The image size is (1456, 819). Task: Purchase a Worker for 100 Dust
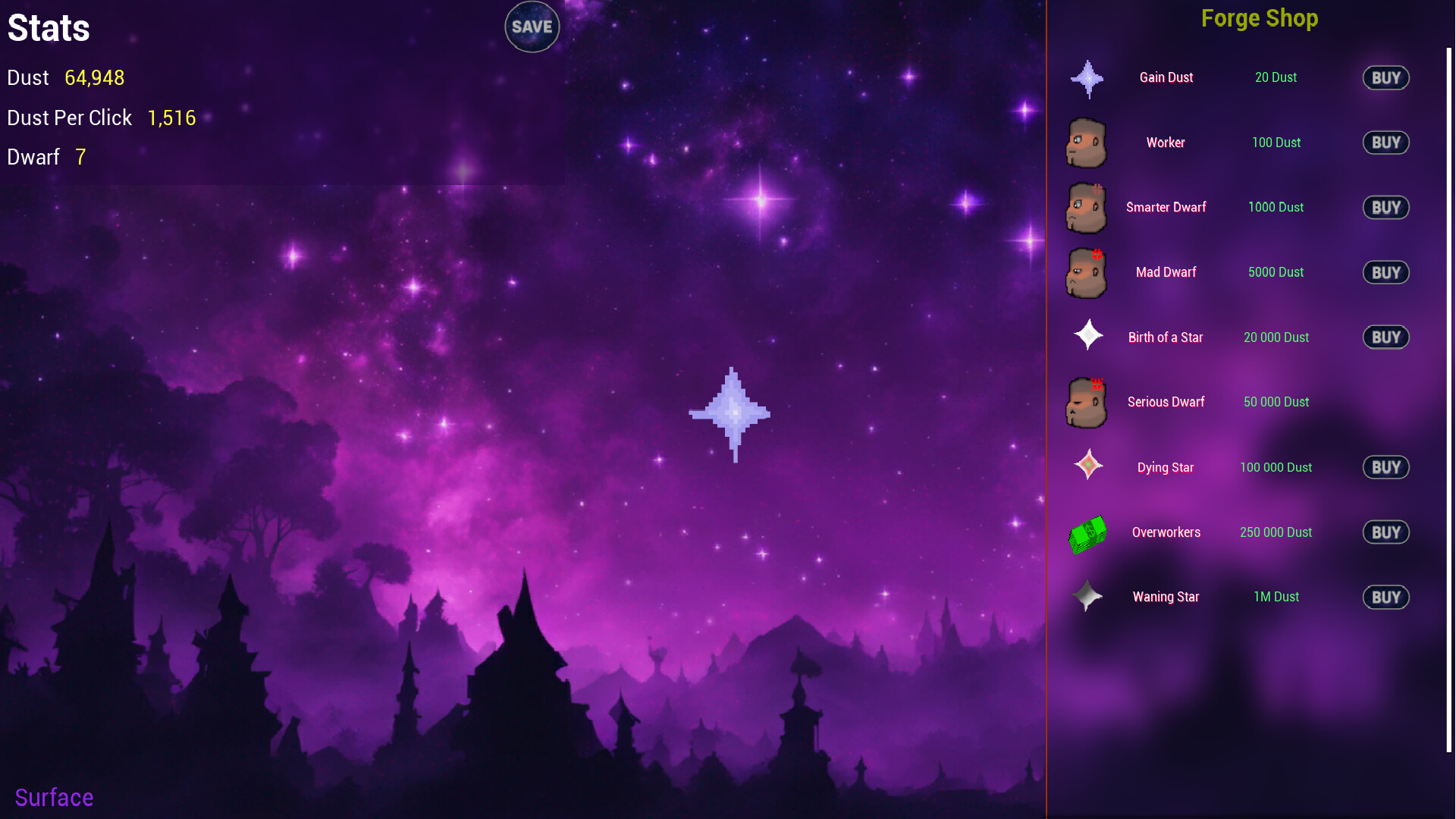[x=1385, y=143]
